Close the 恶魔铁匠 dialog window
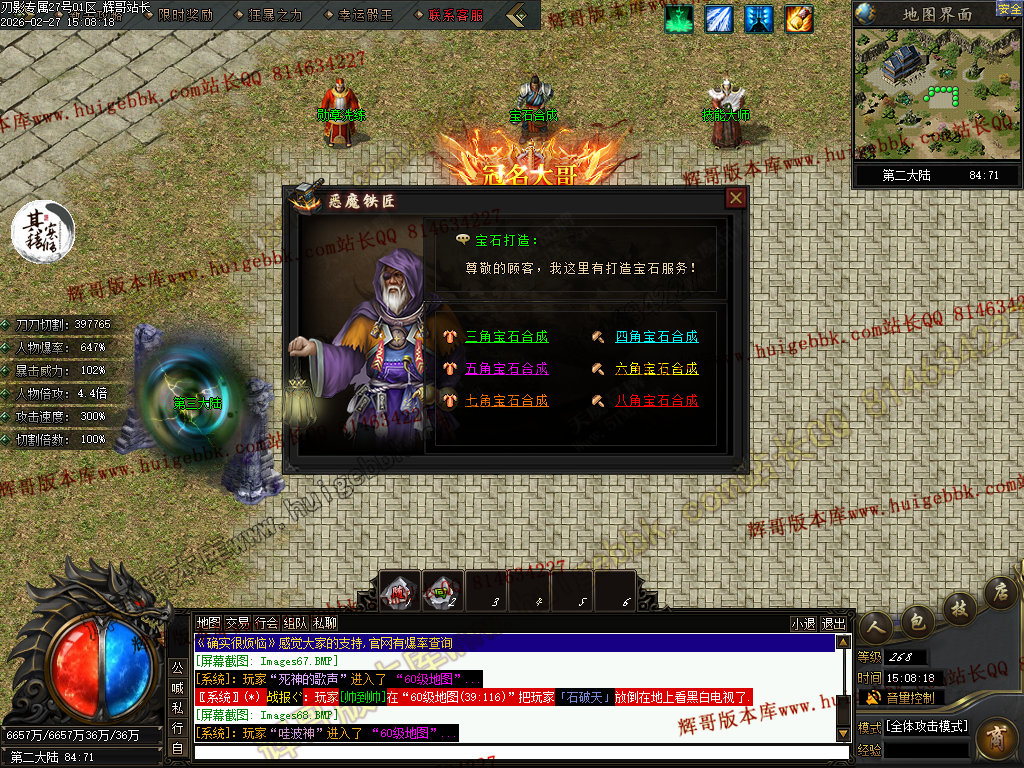1024x768 pixels. click(736, 198)
